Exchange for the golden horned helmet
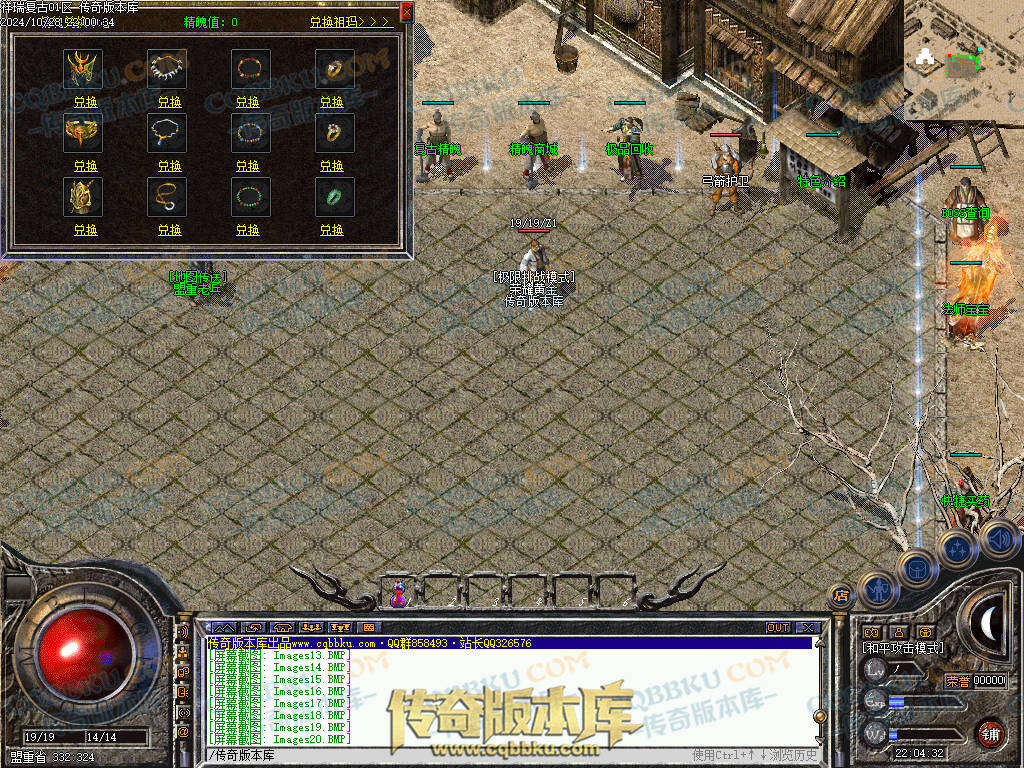The height and width of the screenshot is (768, 1024). pos(85,101)
